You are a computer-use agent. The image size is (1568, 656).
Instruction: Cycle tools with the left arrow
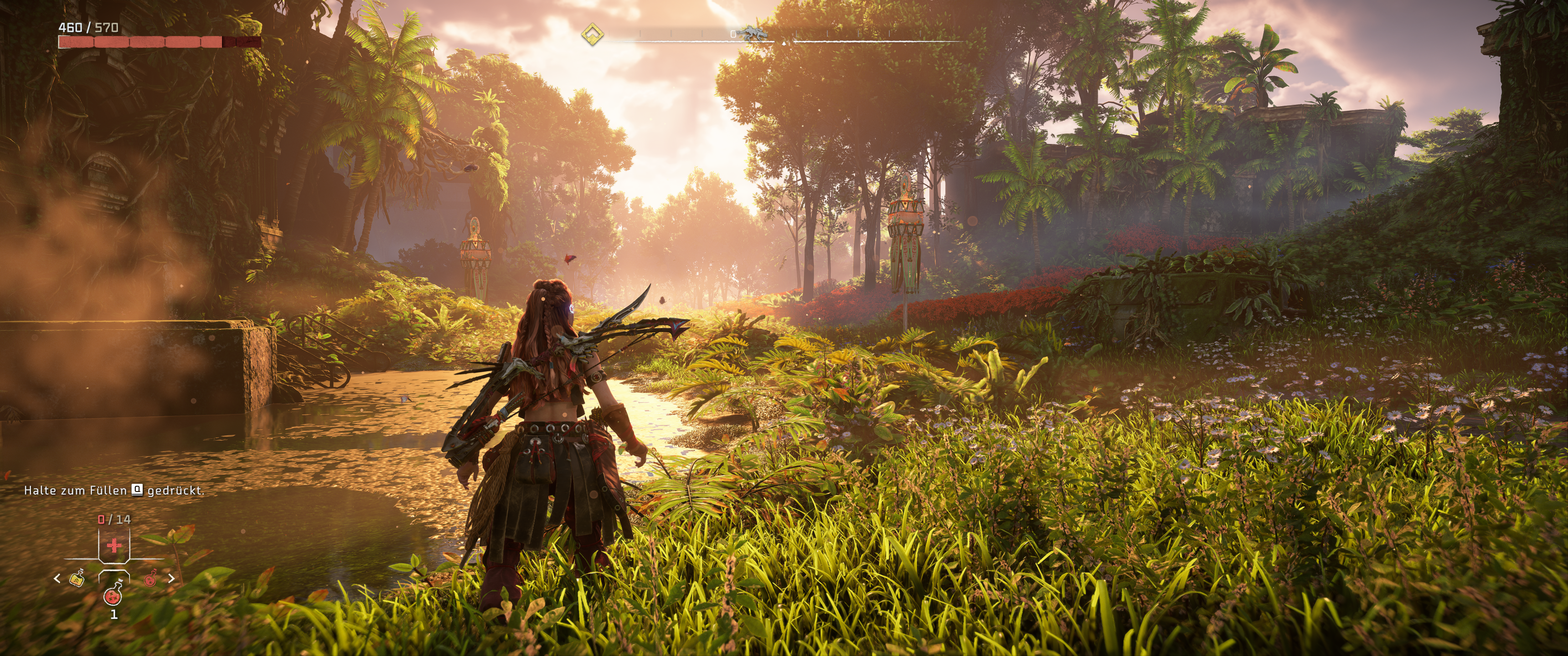coord(57,578)
